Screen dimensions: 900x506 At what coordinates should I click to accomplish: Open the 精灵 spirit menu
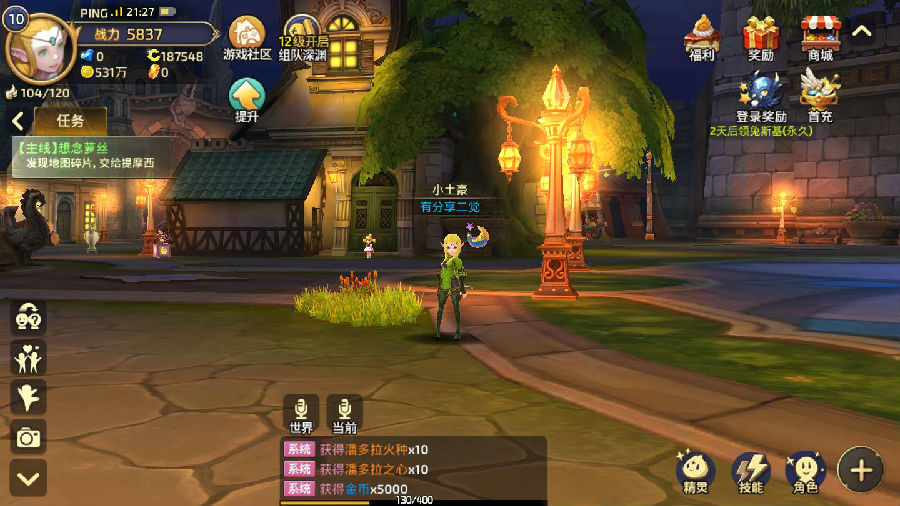(695, 471)
